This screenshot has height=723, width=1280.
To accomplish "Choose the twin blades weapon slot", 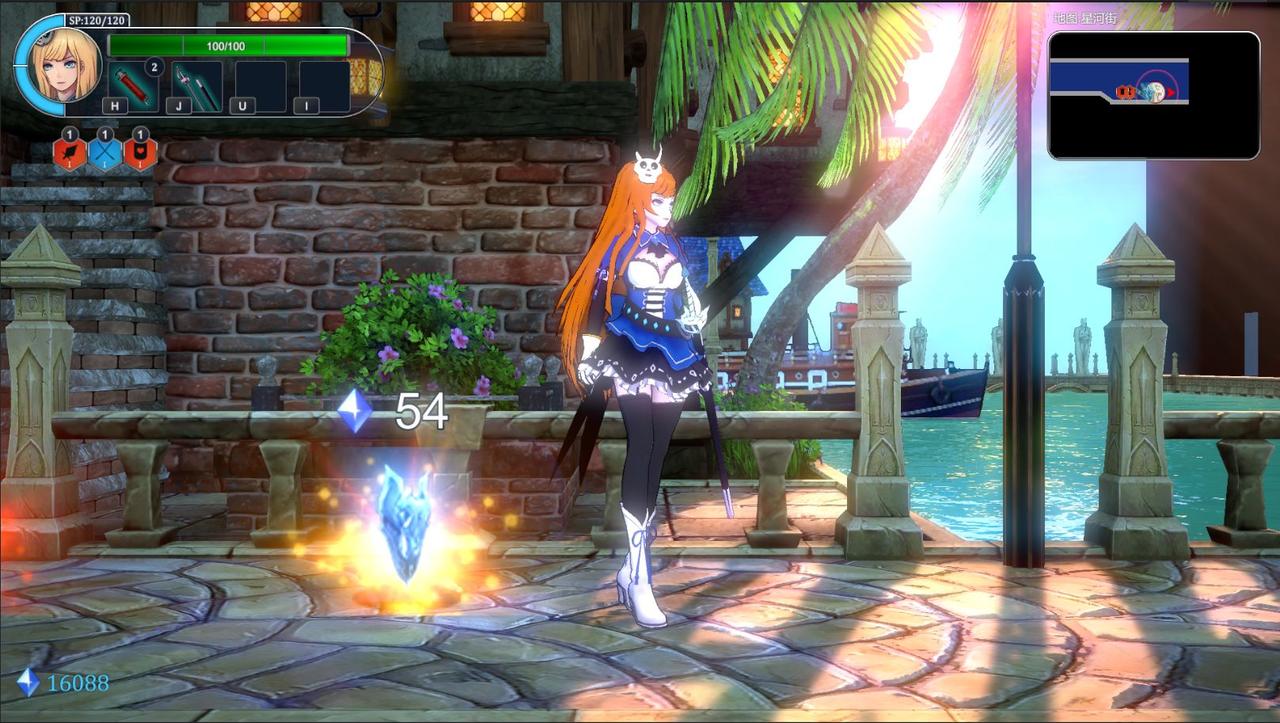I will click(x=197, y=87).
